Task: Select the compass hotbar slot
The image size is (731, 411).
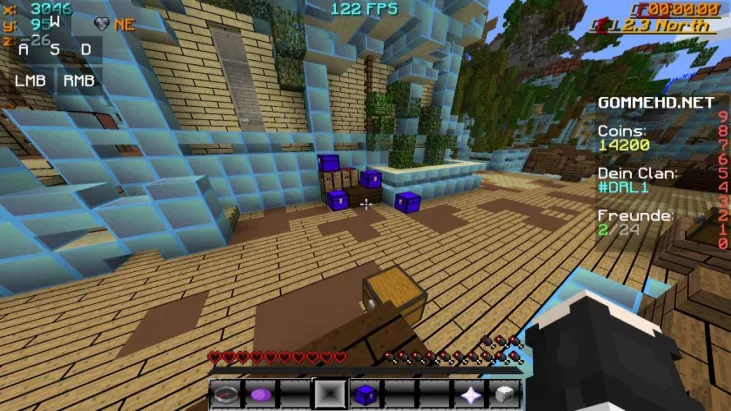Action: [x=224, y=394]
